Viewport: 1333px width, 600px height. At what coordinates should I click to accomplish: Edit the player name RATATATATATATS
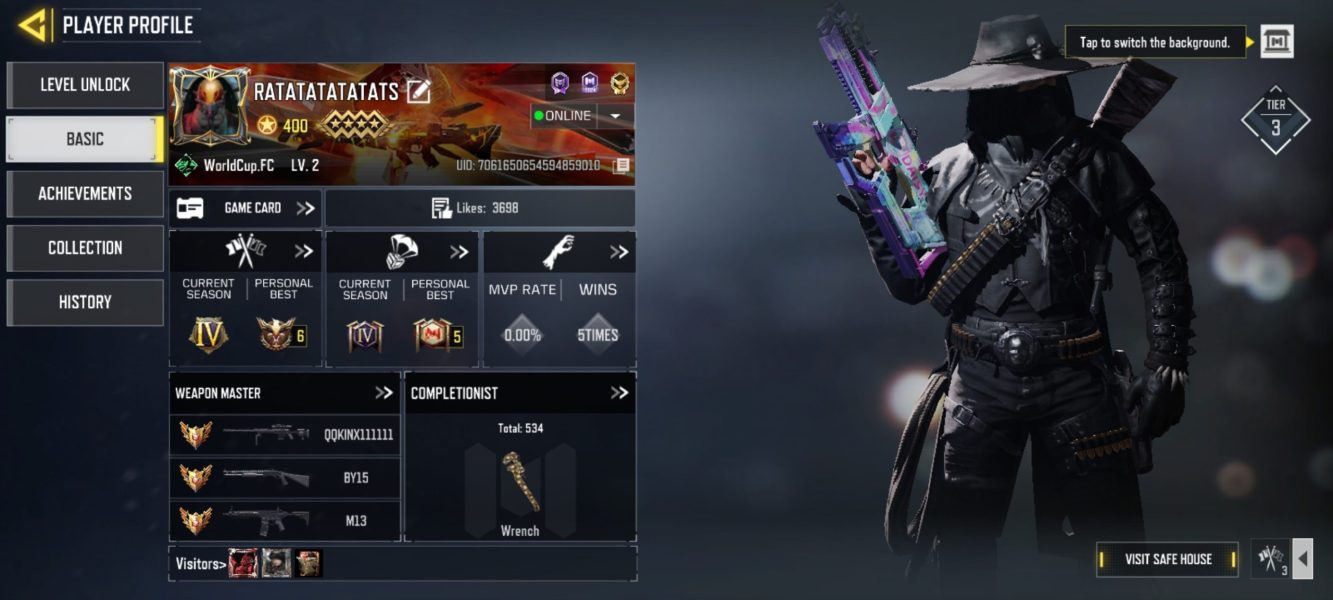tap(418, 92)
